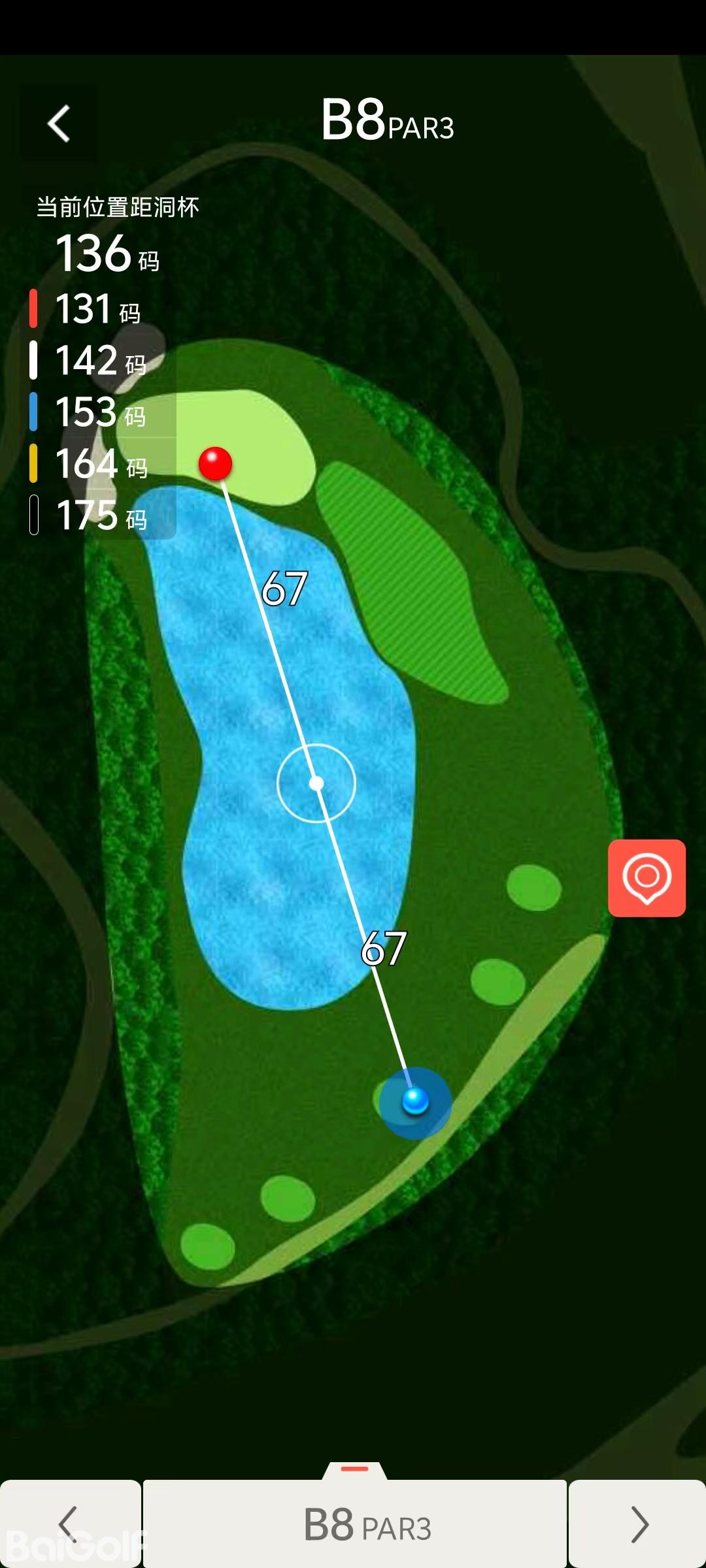Select the red hole flag marker
Image resolution: width=706 pixels, height=1568 pixels.
[215, 464]
